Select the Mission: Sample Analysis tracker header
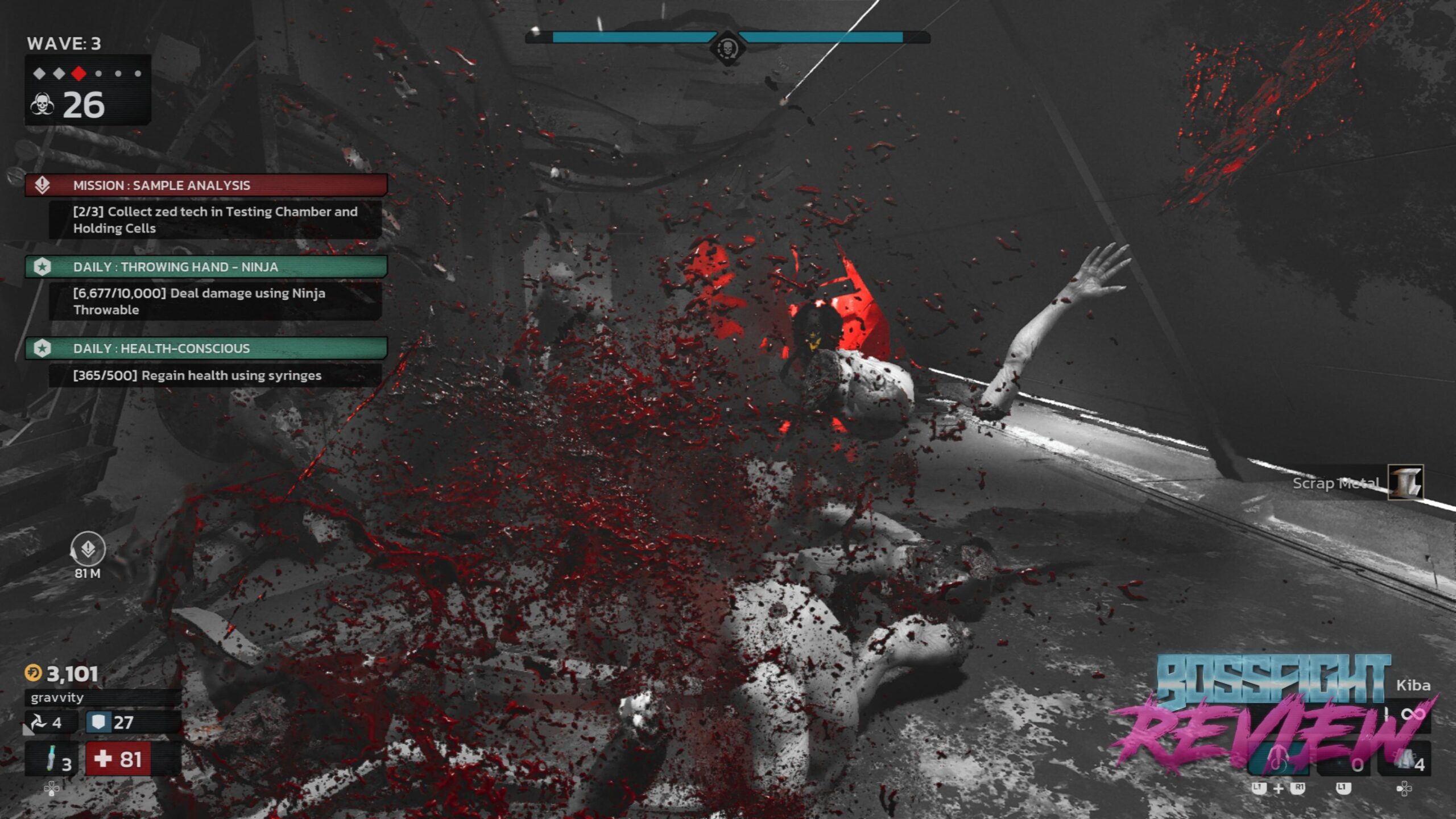Image resolution: width=1456 pixels, height=819 pixels. click(x=206, y=185)
